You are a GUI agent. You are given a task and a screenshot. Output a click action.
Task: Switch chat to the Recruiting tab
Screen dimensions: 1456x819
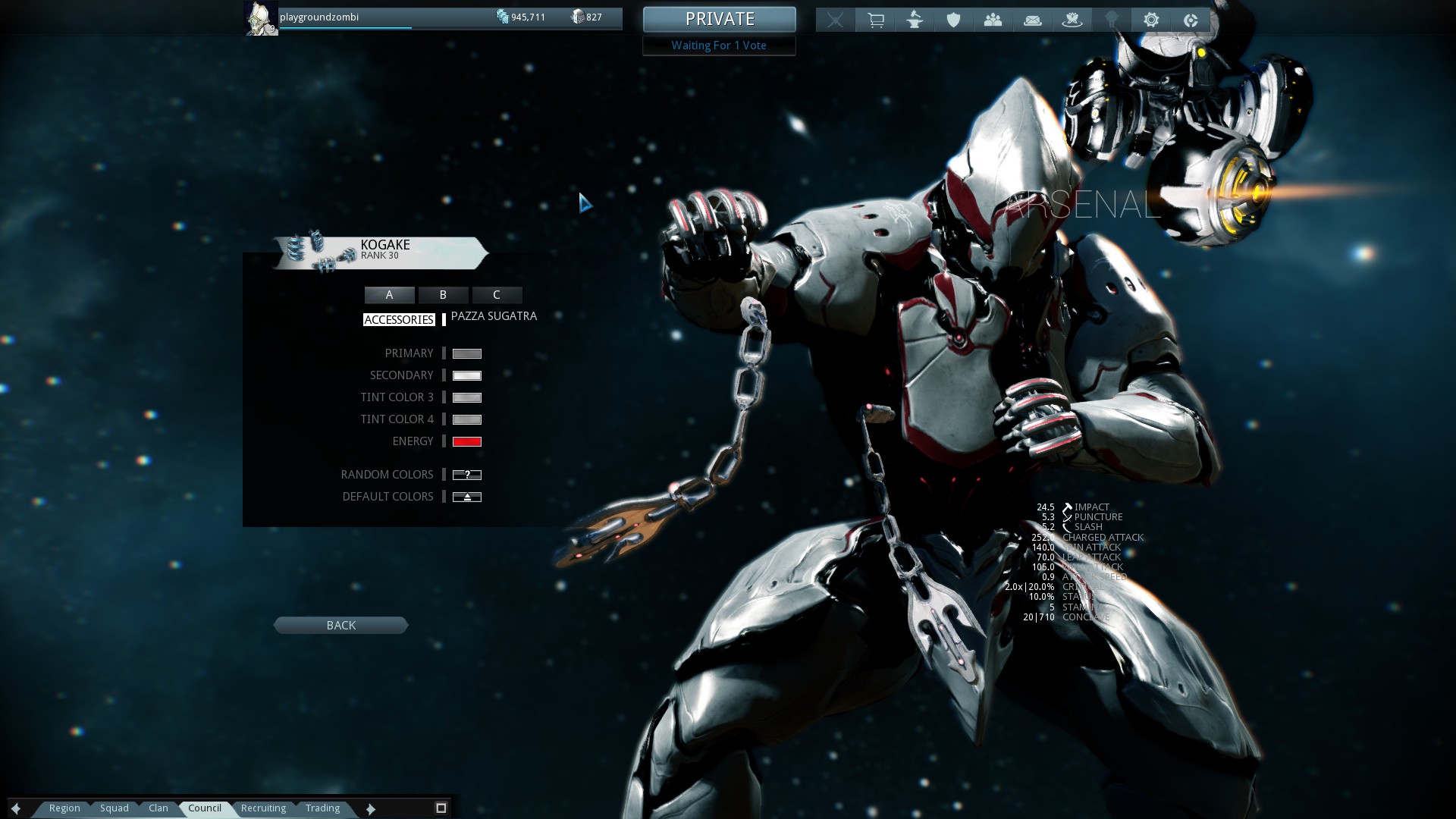(263, 808)
